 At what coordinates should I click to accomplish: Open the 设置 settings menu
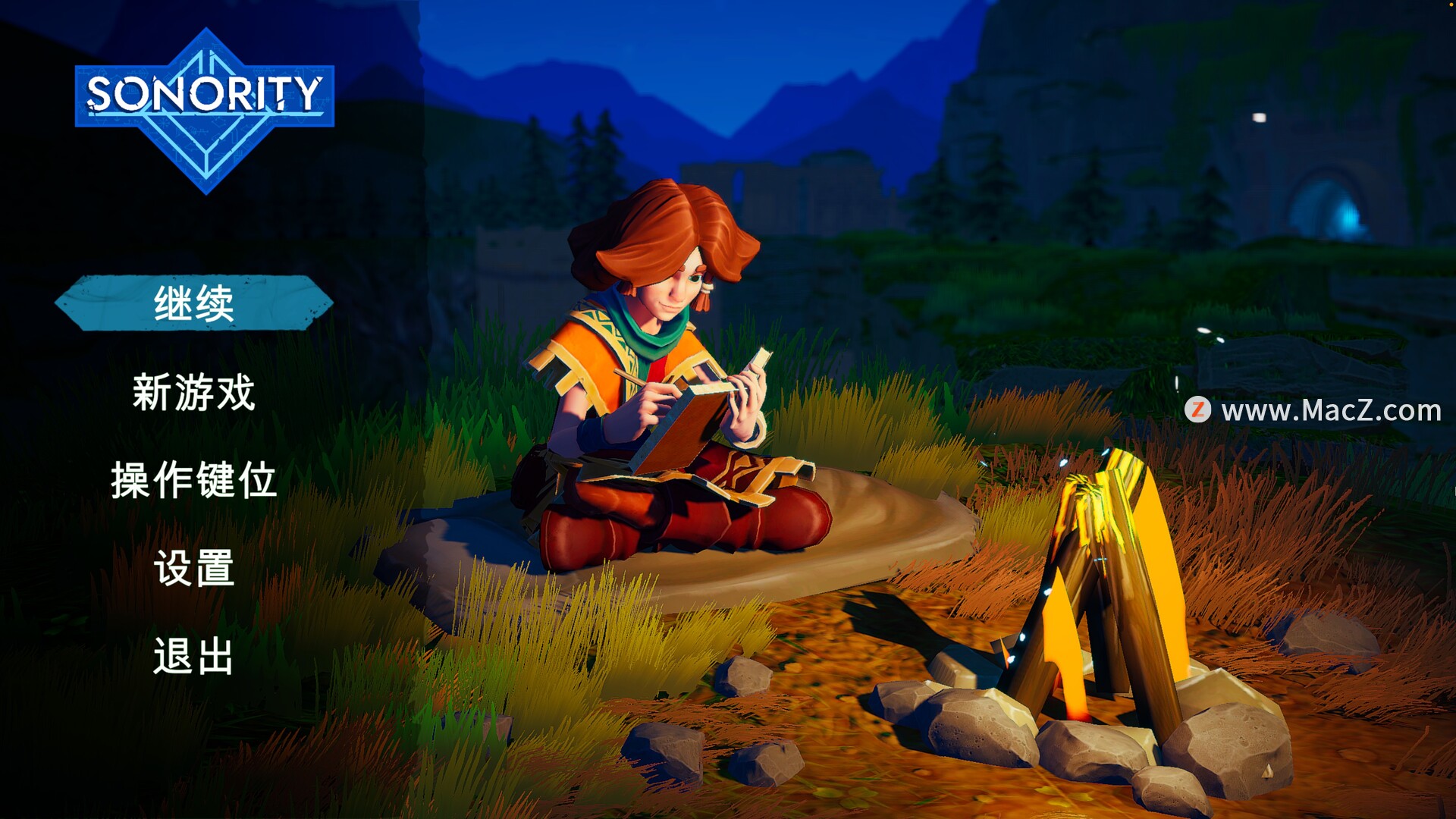point(194,568)
